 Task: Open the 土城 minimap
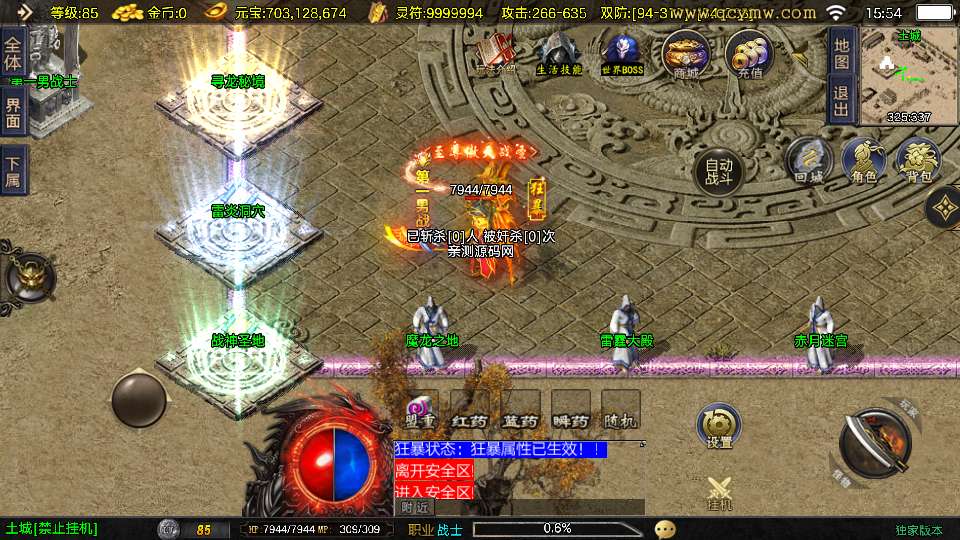[908, 75]
